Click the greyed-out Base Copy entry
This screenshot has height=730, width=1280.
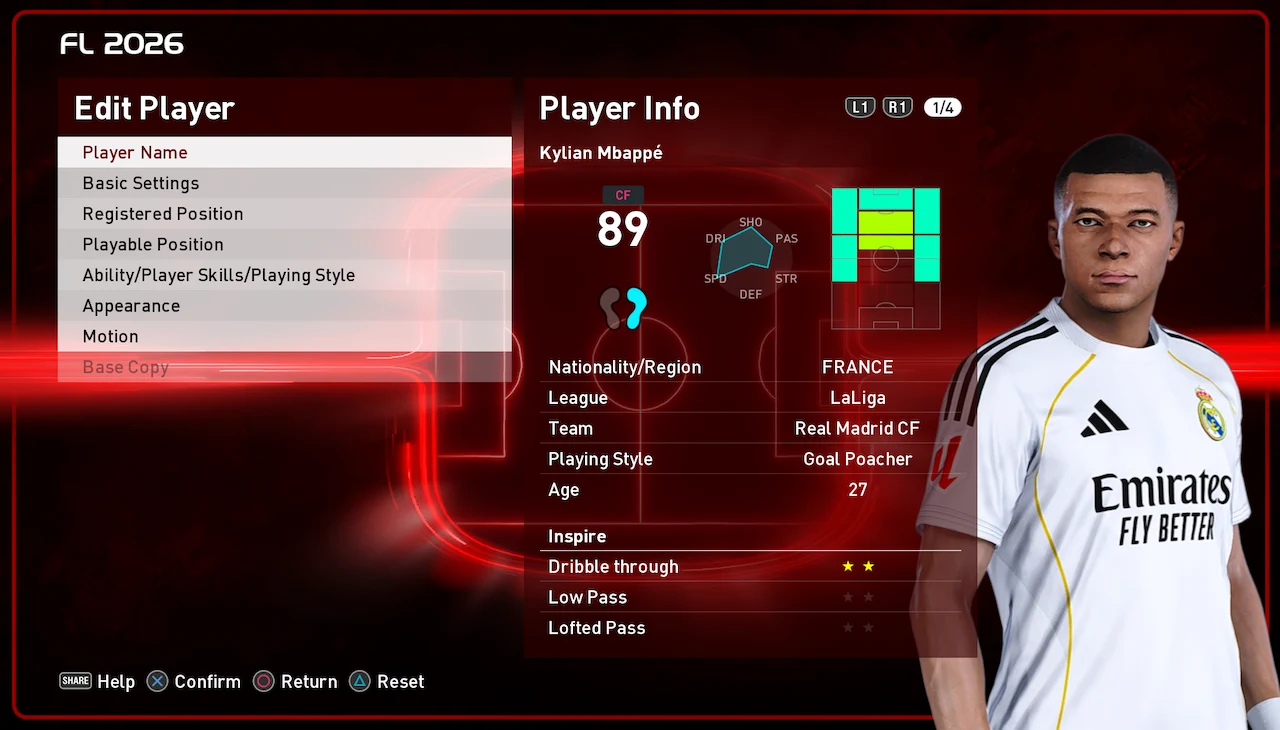284,367
